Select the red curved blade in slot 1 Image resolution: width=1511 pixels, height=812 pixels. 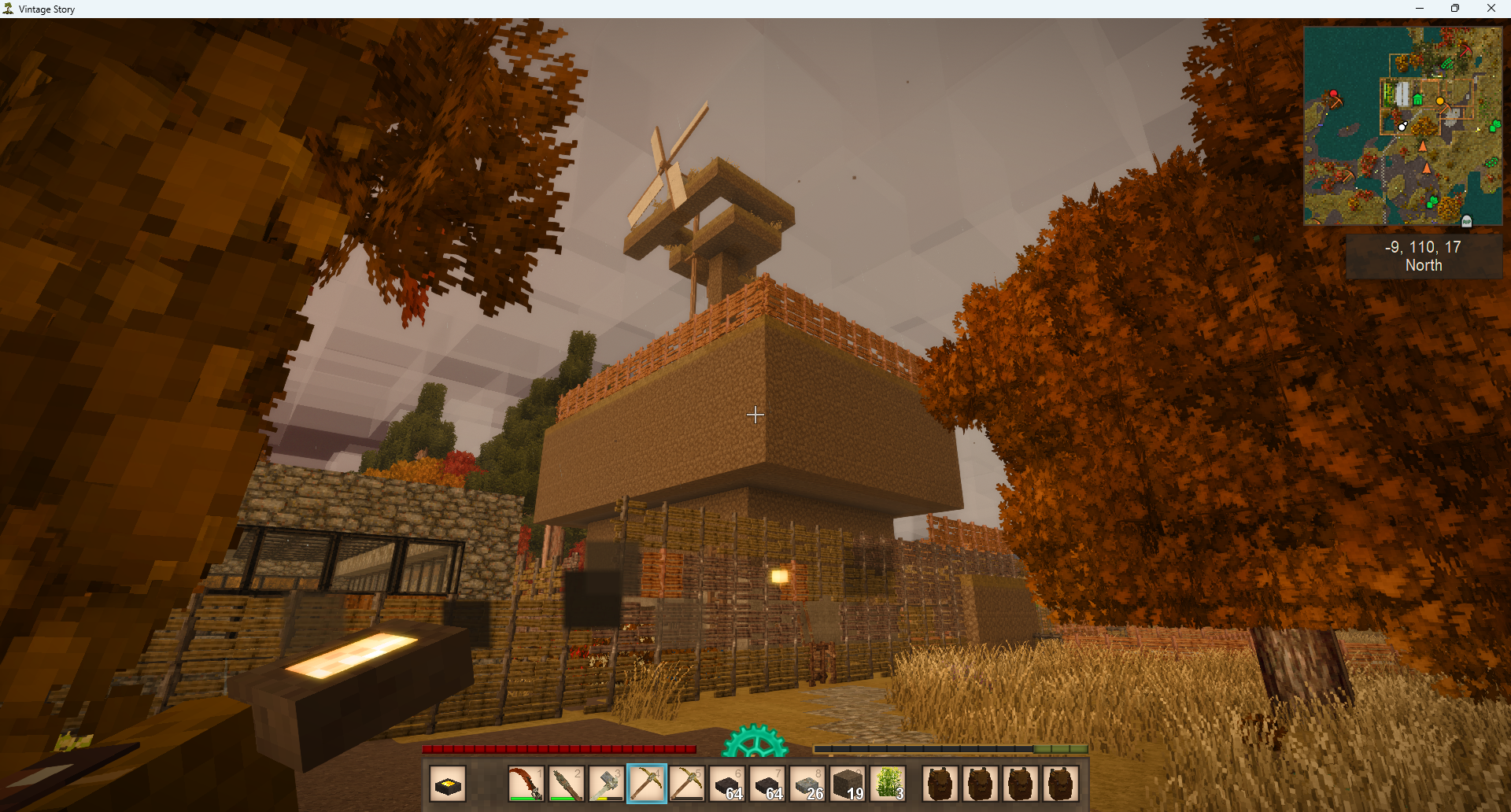(x=526, y=784)
